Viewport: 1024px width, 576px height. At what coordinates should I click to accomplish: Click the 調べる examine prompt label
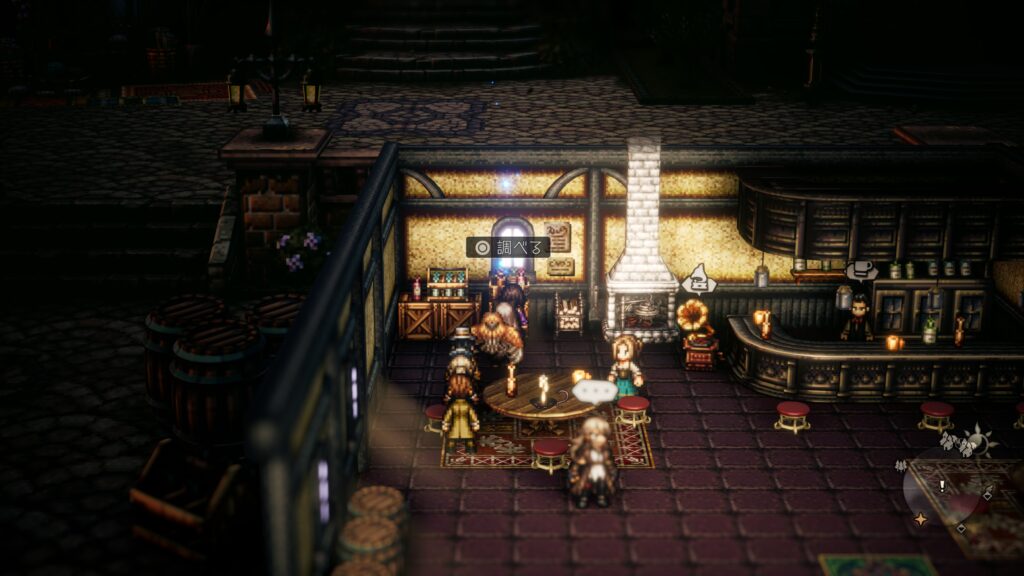click(x=508, y=247)
